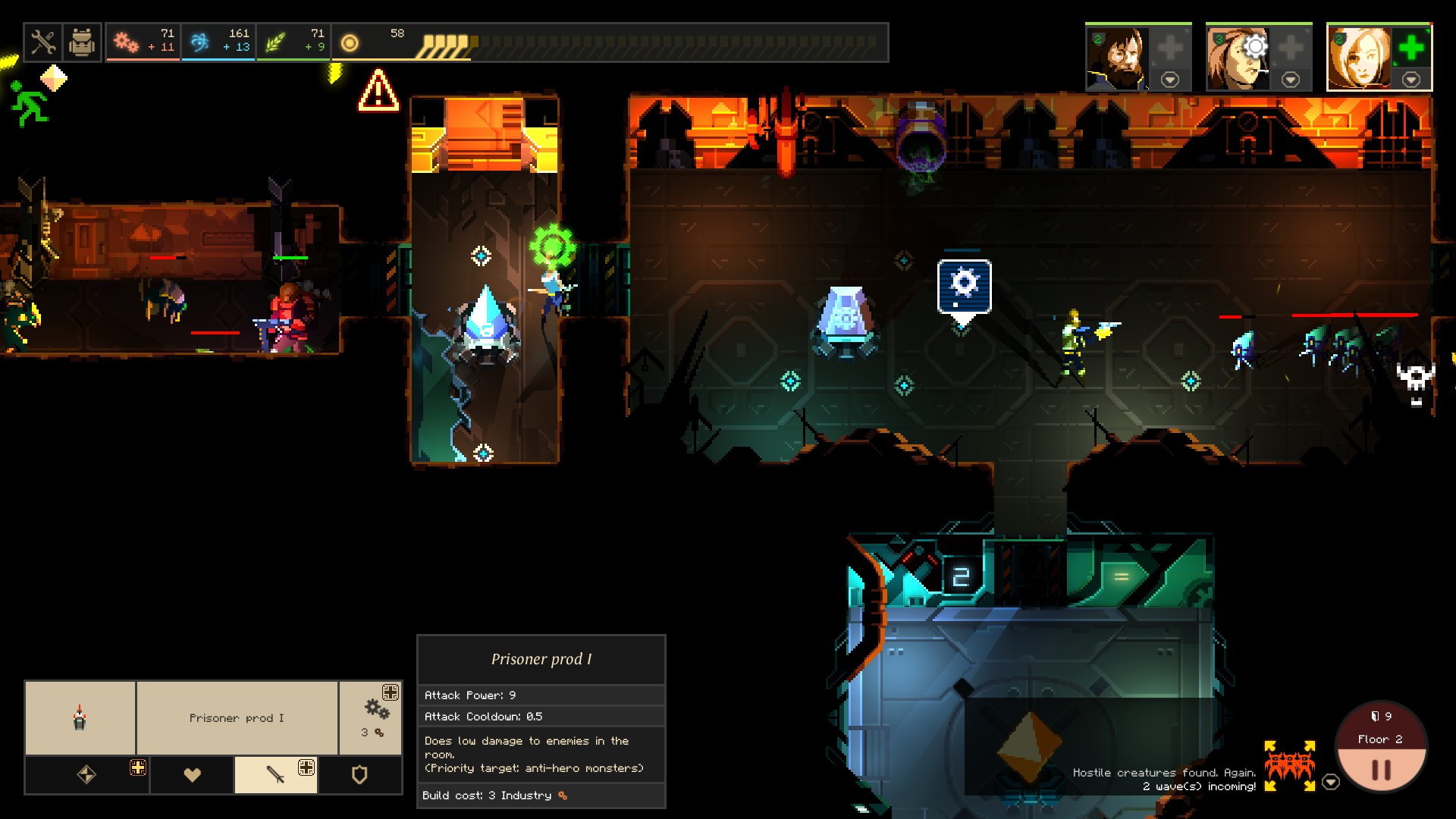
Task: Switch to the sword offensive modules tab
Action: pyautogui.click(x=275, y=774)
